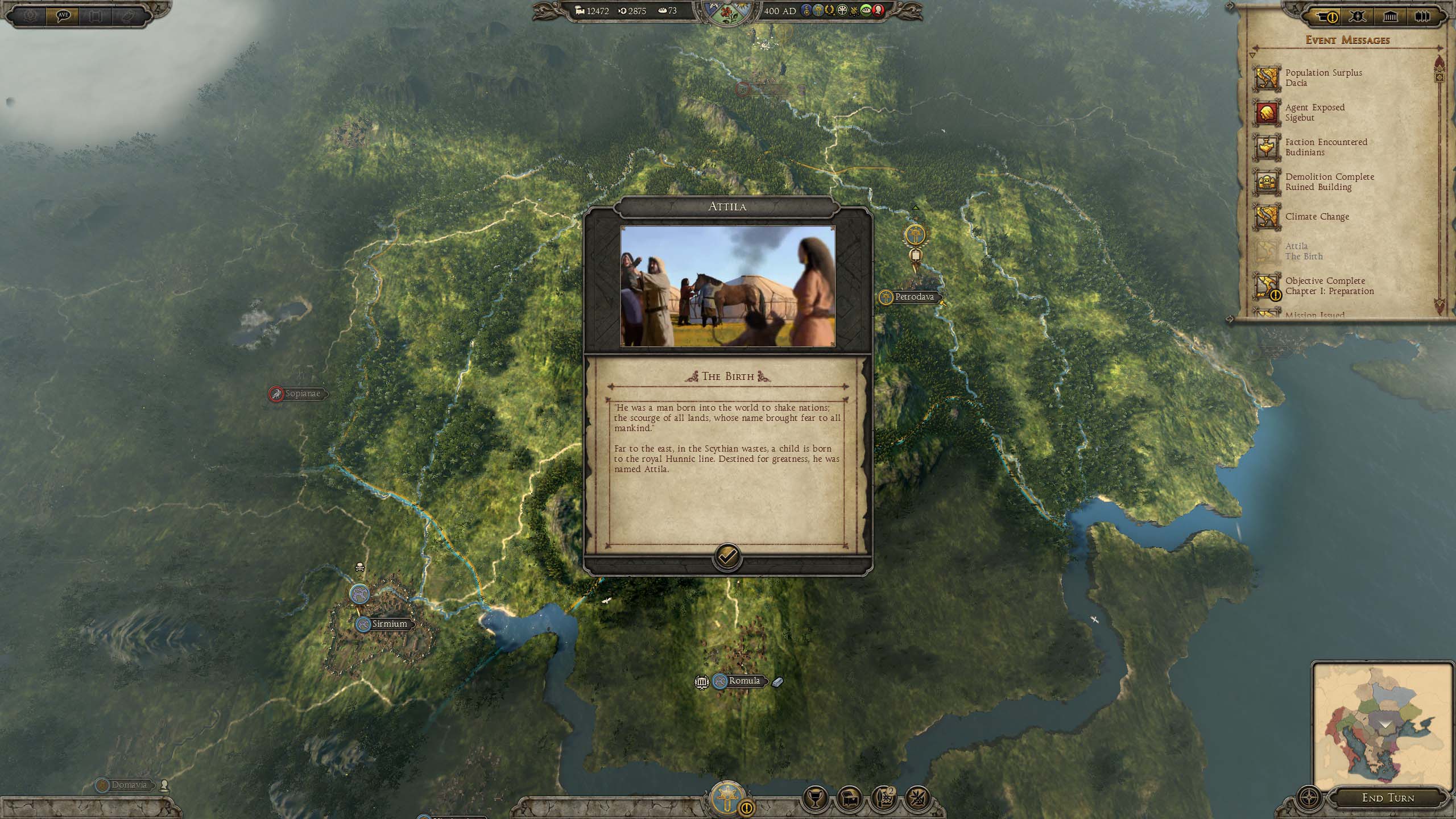Confirm the Attila birth event with the checkmark
The height and width of the screenshot is (819, 1456).
pos(727,556)
